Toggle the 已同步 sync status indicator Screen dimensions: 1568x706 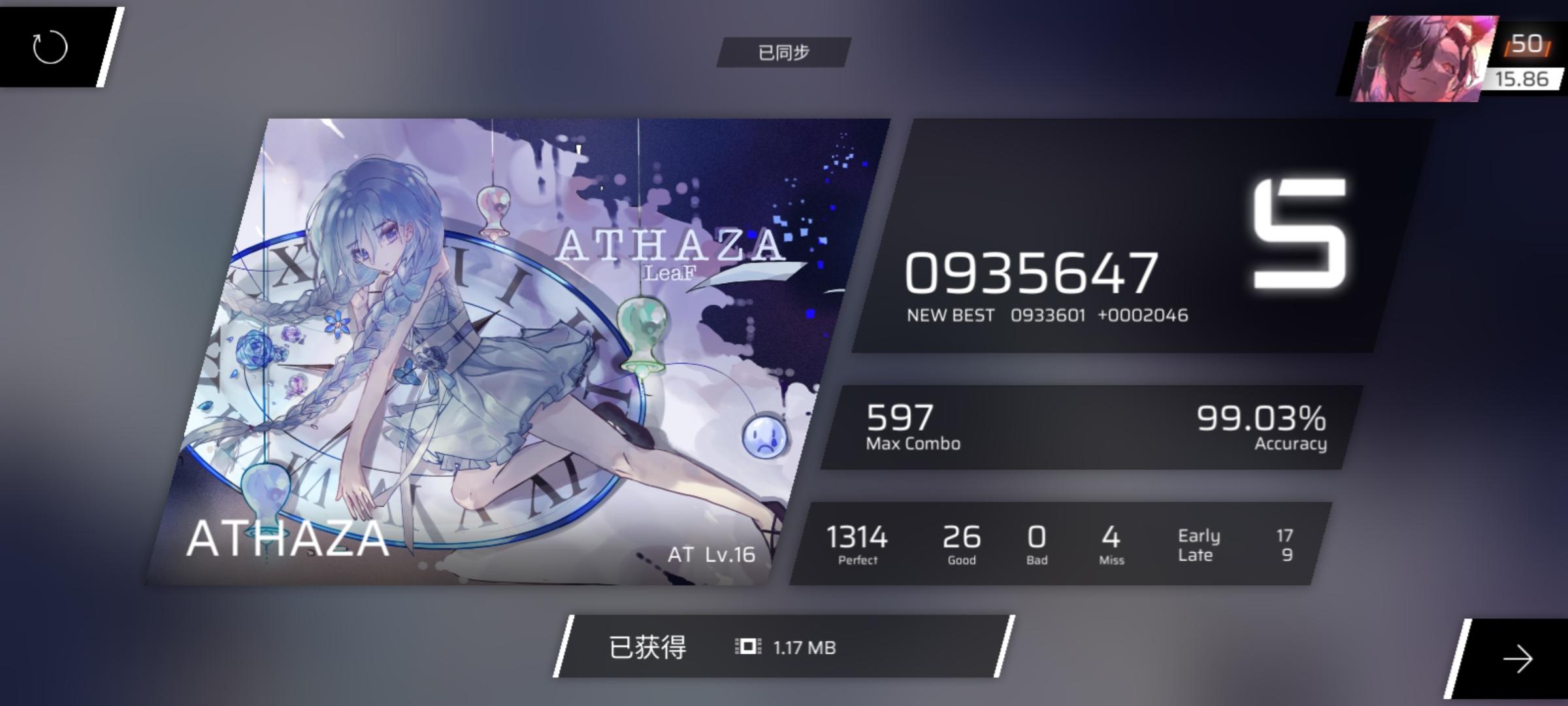coord(785,54)
